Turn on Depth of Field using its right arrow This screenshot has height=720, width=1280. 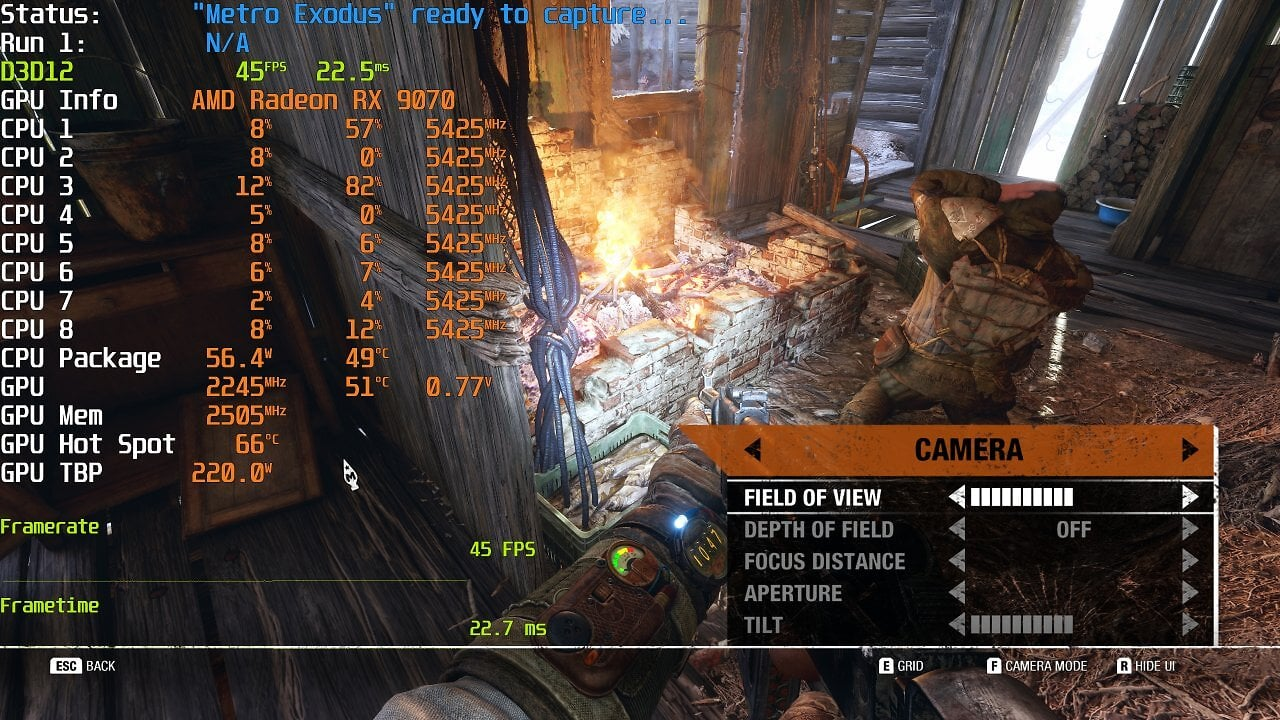point(1189,529)
